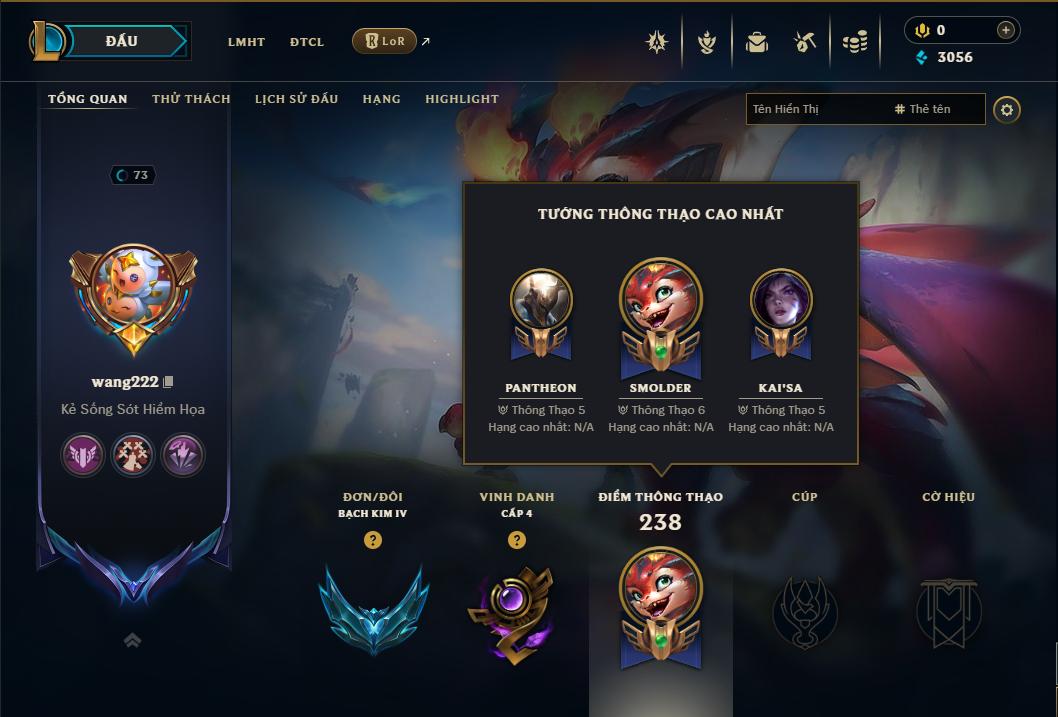
Task: Open the coin stack store icon
Action: point(854,42)
